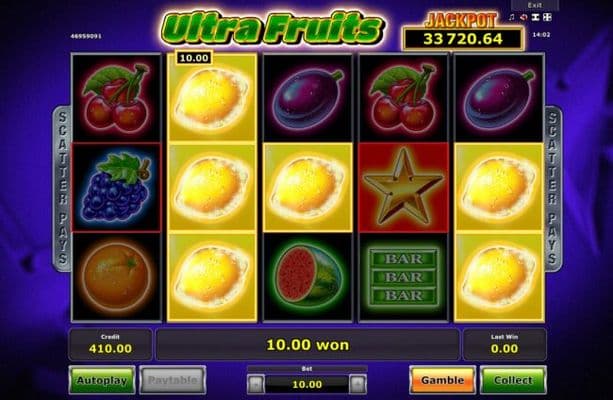
Task: Decrease the bet amount
Action: point(256,383)
